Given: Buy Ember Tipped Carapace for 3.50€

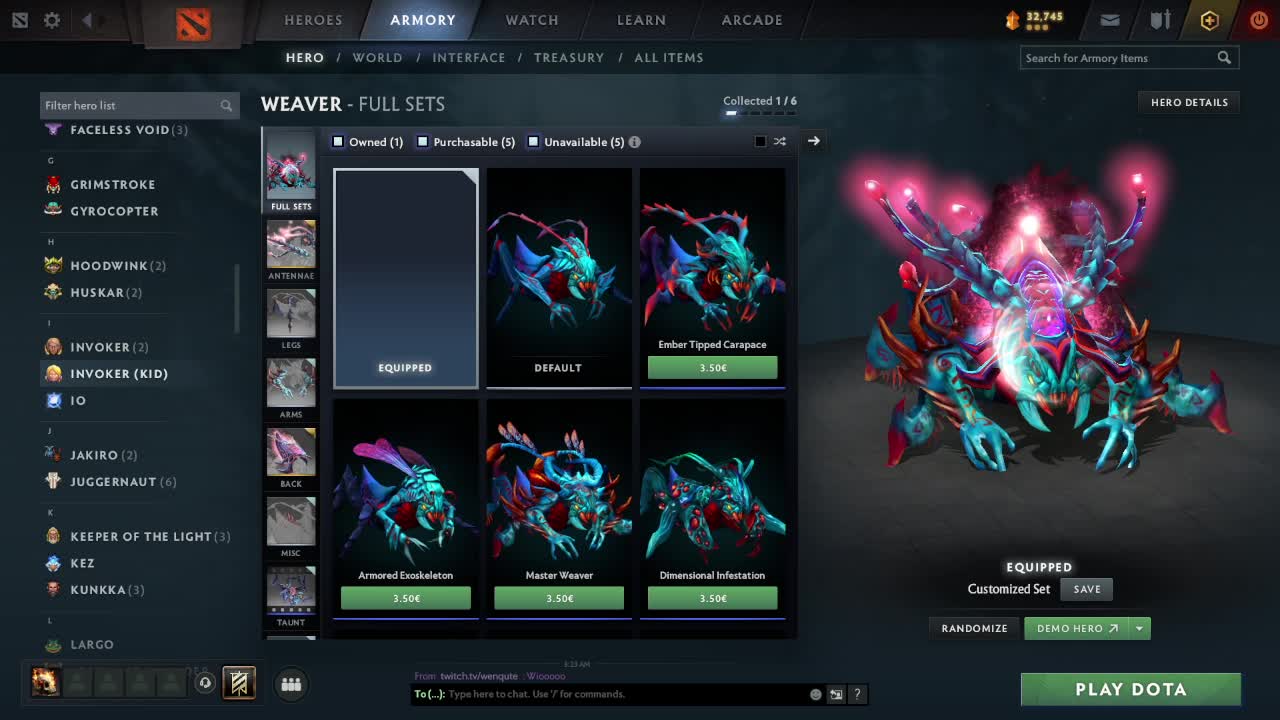Looking at the screenshot, I should [x=712, y=368].
